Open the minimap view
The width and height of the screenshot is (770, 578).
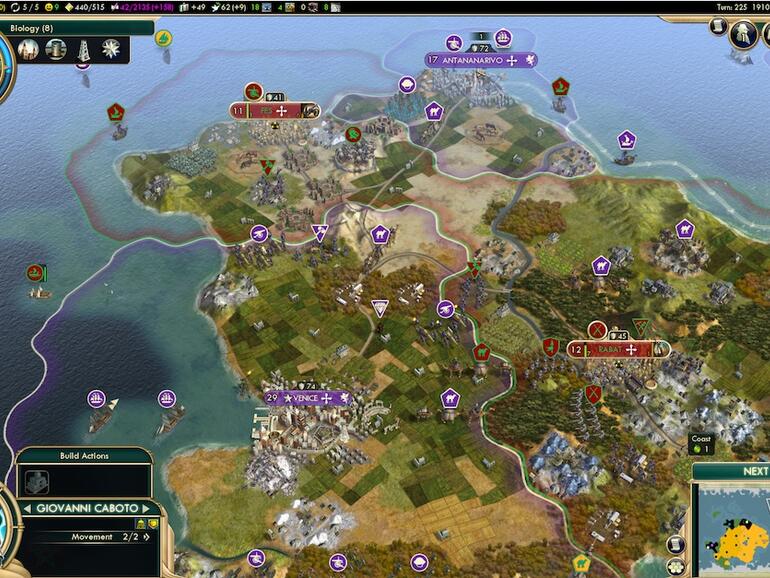click(x=735, y=532)
